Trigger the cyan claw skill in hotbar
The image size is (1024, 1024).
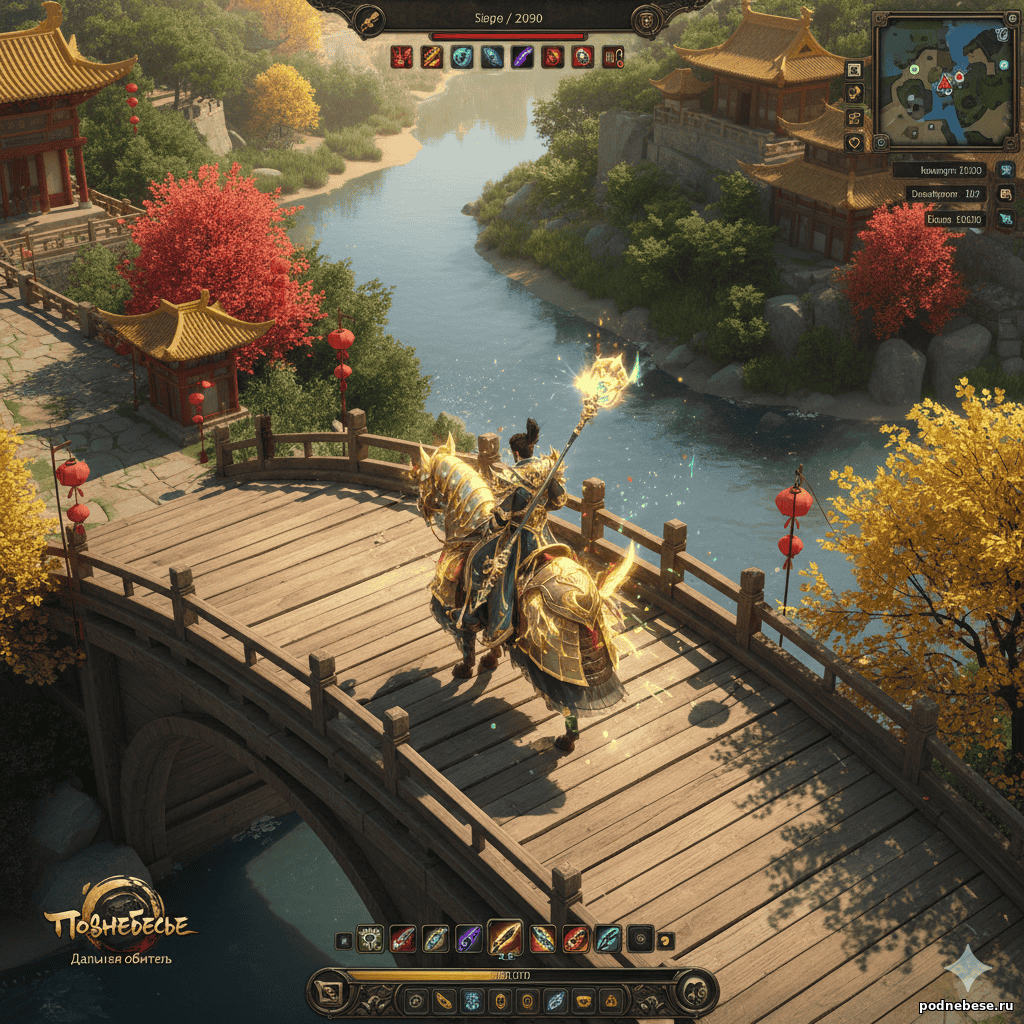[608, 939]
